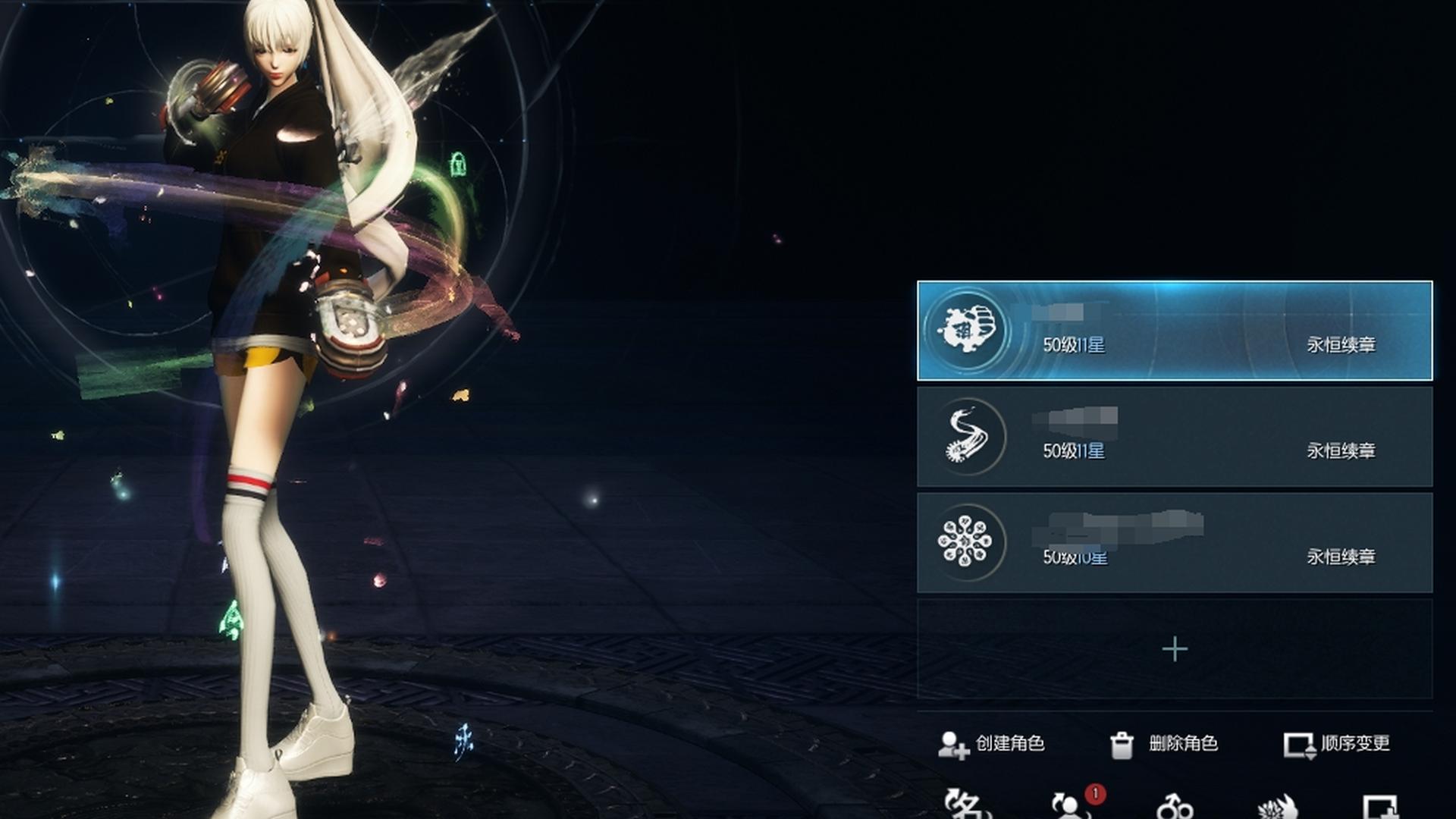Open the appearance change icon with notification badge

pyautogui.click(x=1071, y=807)
